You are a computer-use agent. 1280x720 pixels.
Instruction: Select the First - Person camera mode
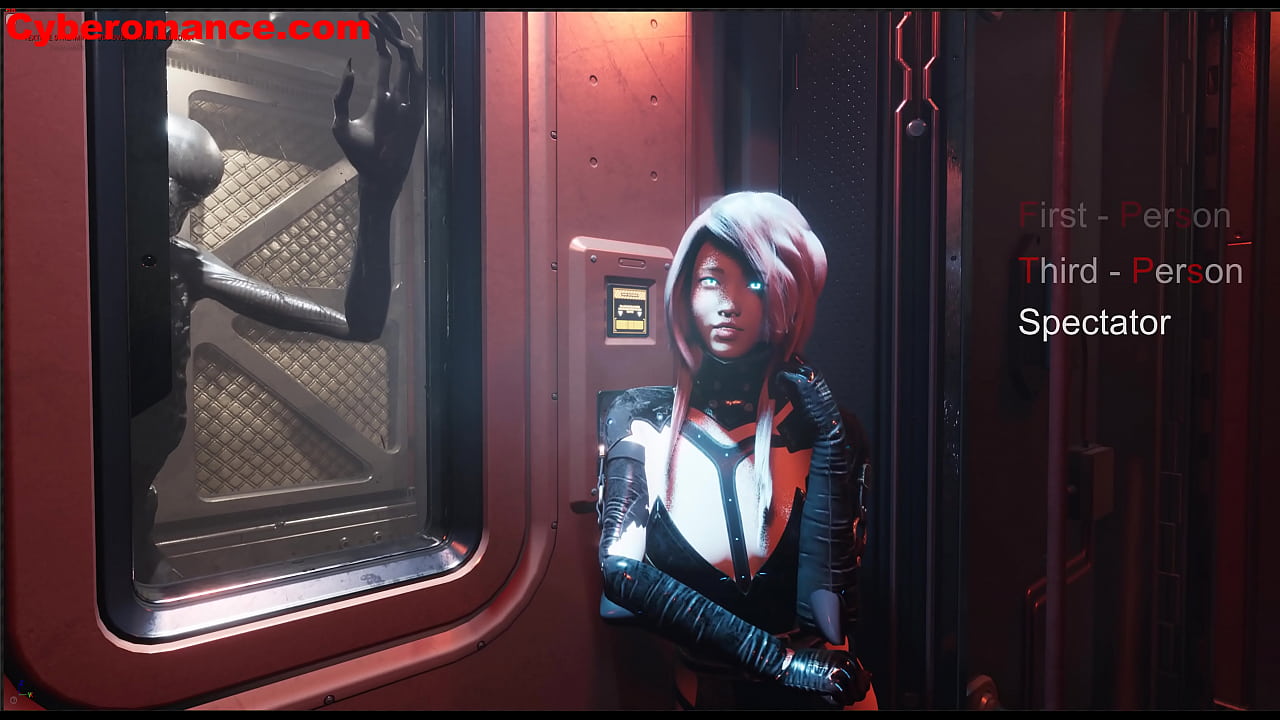coord(1124,216)
